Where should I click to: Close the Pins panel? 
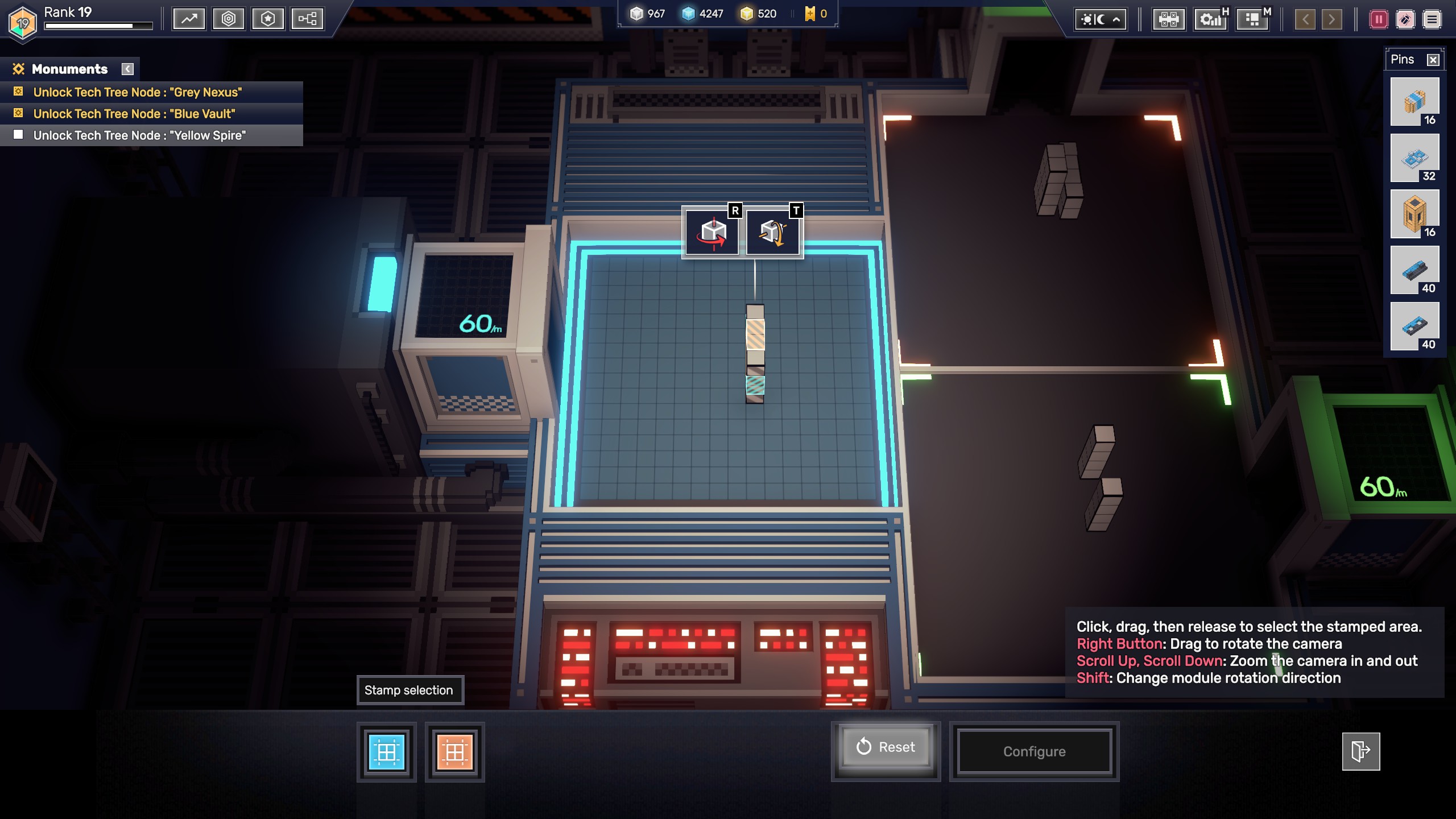click(x=1433, y=60)
